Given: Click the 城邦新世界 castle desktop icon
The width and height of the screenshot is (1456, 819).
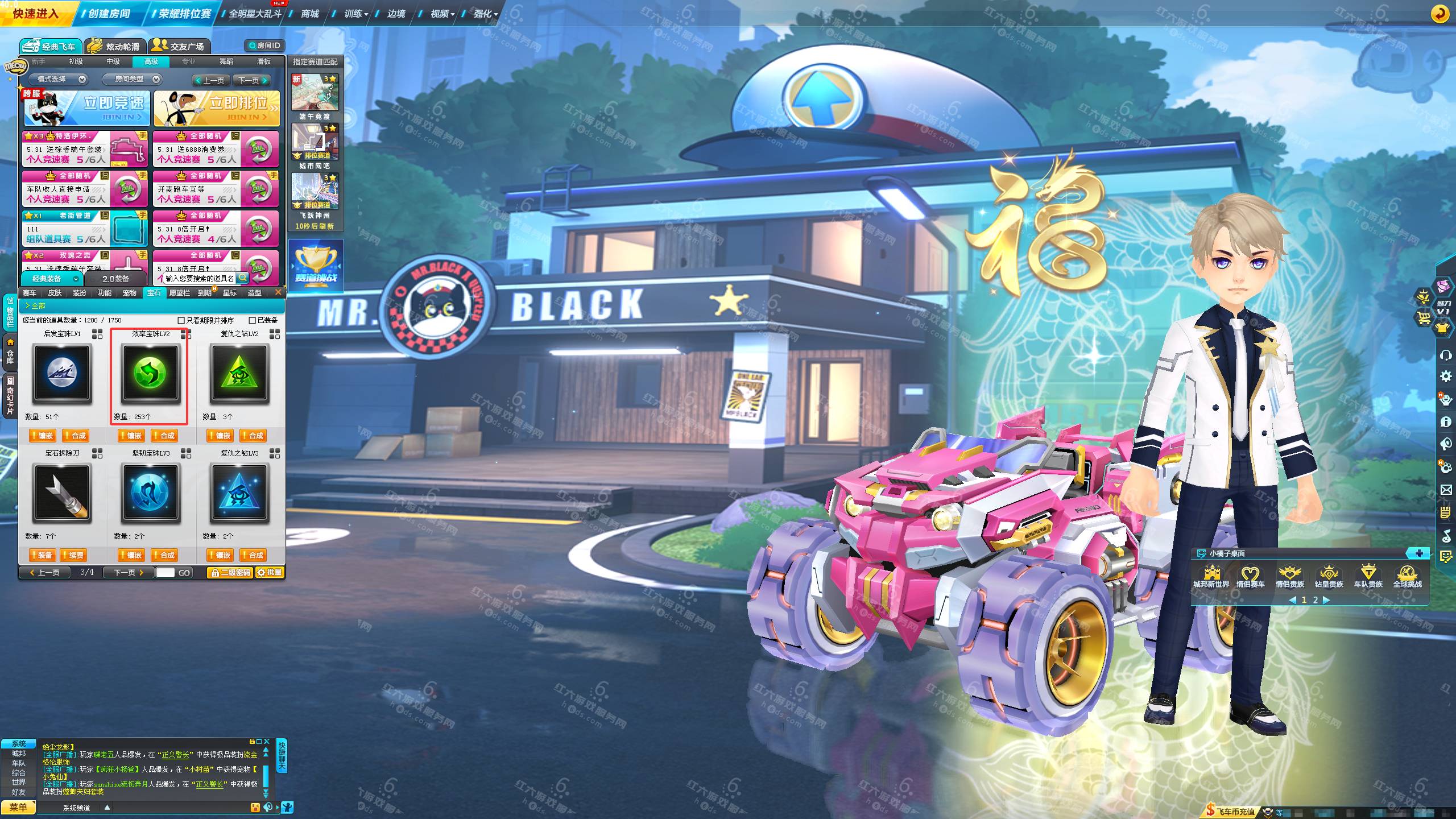Looking at the screenshot, I should click(1211, 576).
